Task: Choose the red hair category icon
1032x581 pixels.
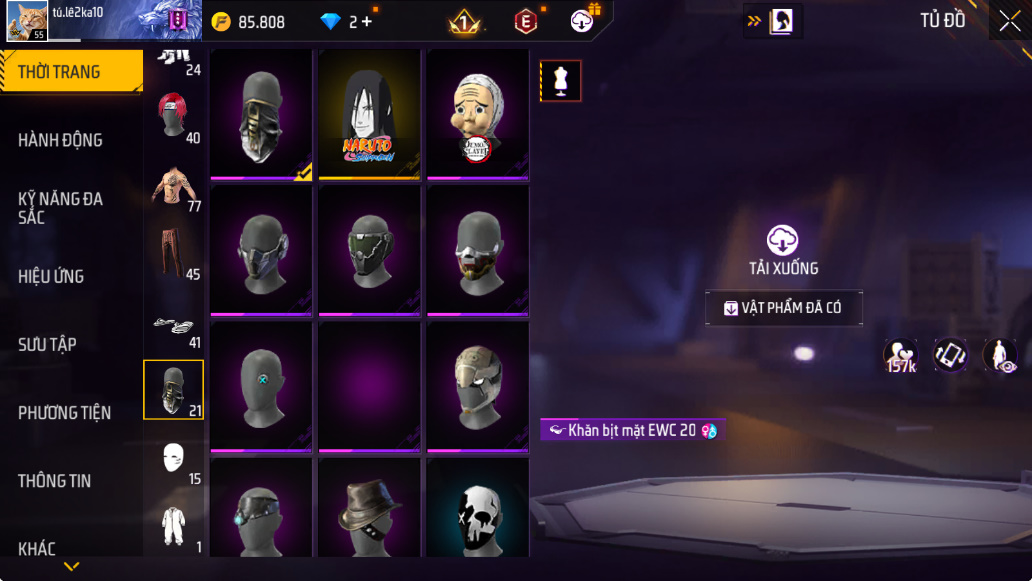Action: click(x=173, y=115)
